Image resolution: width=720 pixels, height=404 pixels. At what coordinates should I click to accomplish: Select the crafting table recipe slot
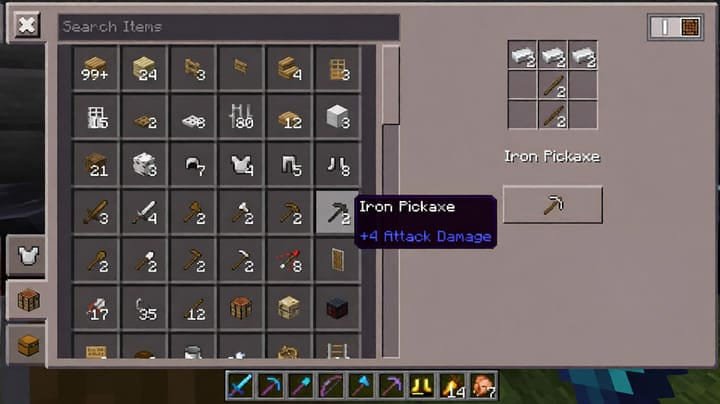[241, 307]
